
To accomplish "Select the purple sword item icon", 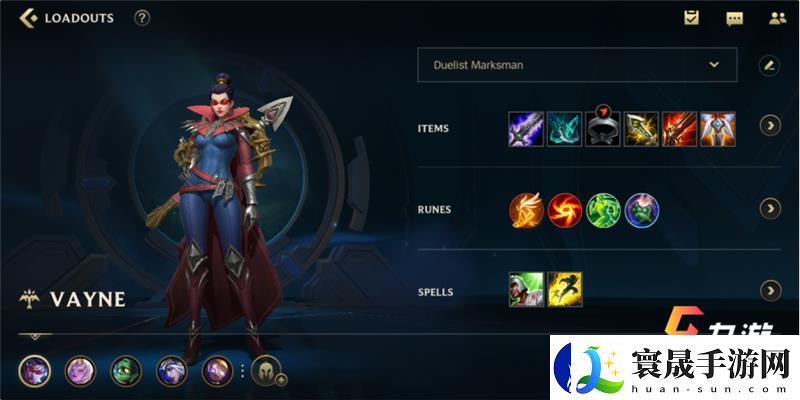I will (x=526, y=128).
